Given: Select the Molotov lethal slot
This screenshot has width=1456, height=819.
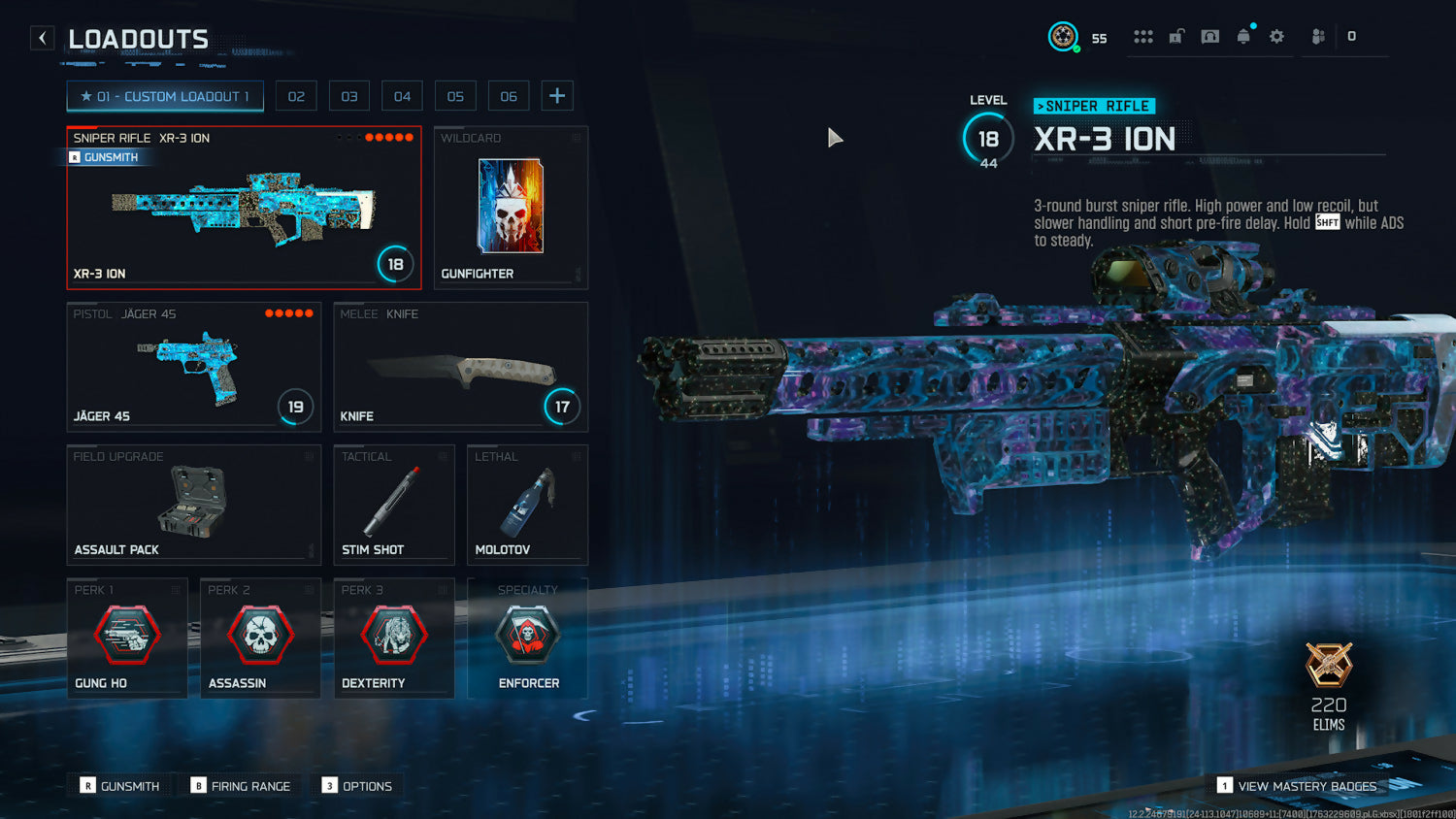Looking at the screenshot, I should coord(527,505).
